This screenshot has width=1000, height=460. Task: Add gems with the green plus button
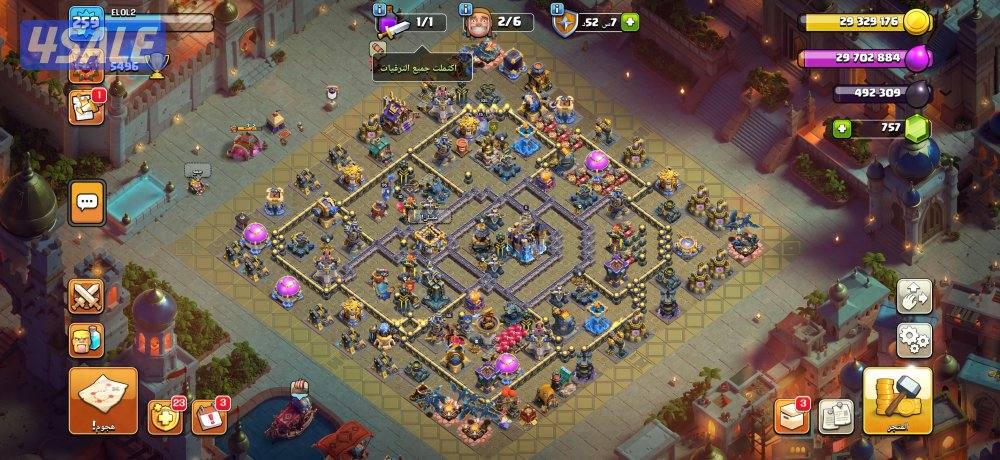[842, 129]
